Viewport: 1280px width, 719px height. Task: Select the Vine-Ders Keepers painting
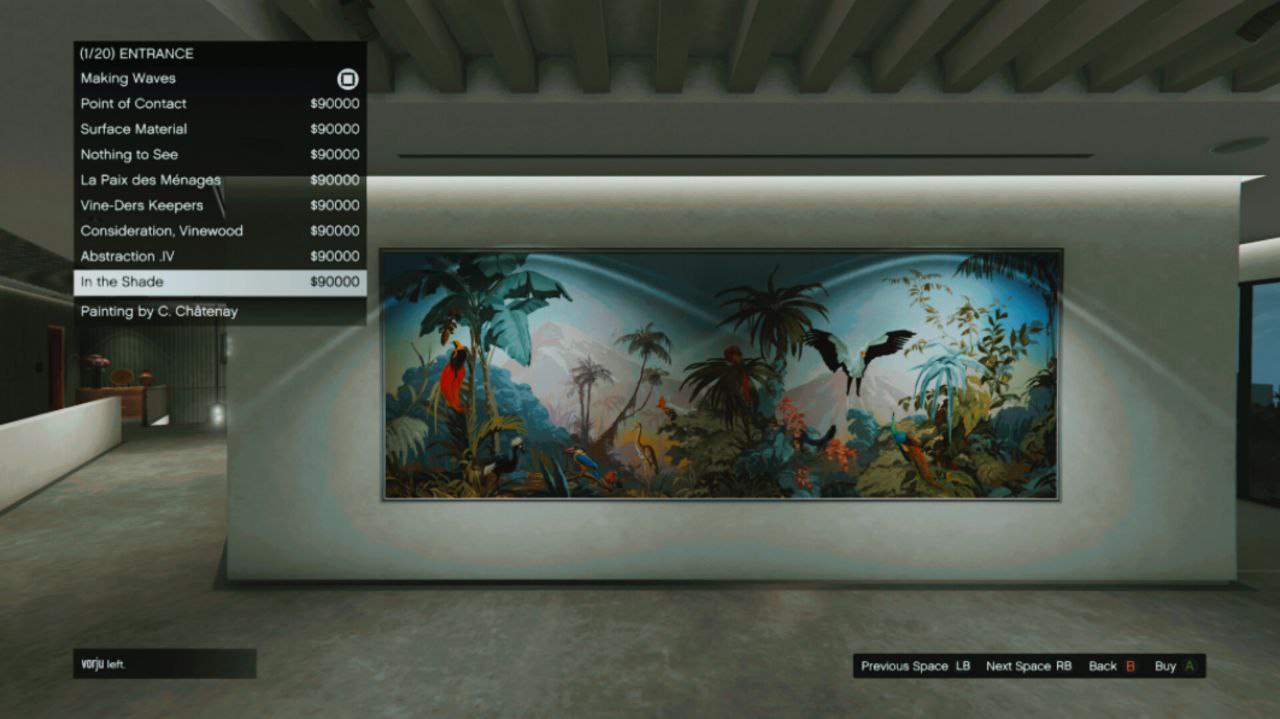[x=142, y=205]
